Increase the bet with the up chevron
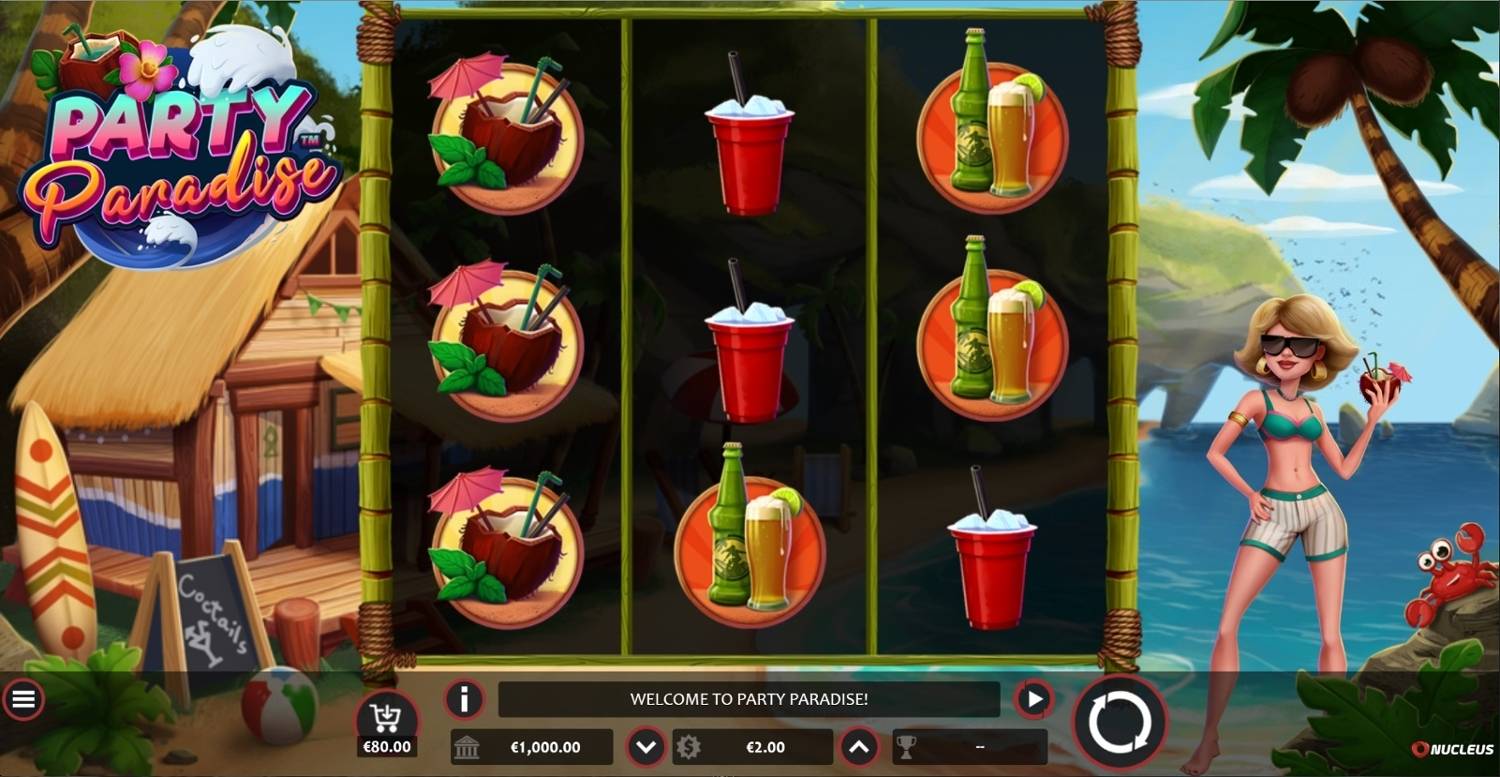Viewport: 1500px width, 777px height. [x=858, y=747]
